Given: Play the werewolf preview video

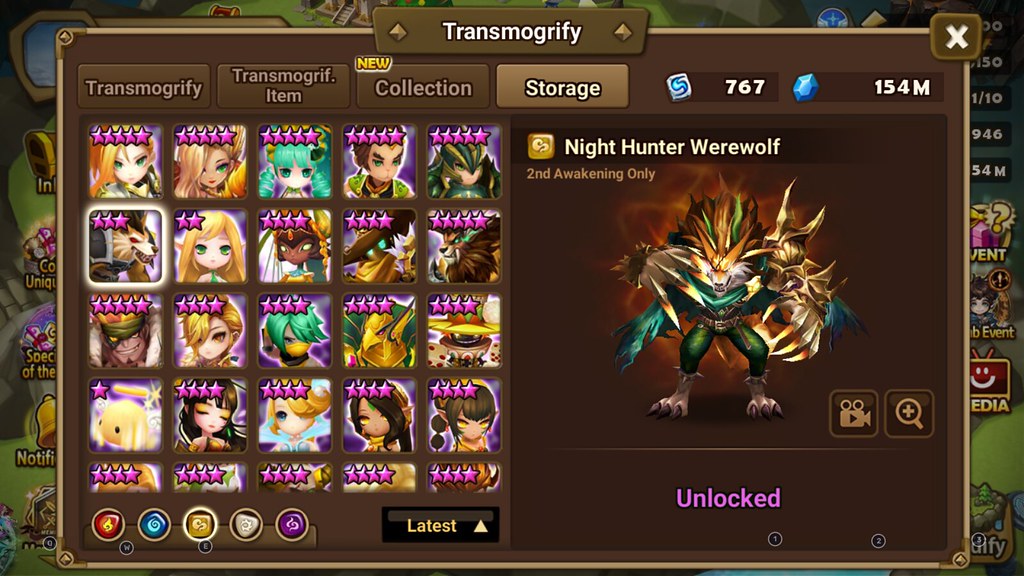Looking at the screenshot, I should [853, 414].
